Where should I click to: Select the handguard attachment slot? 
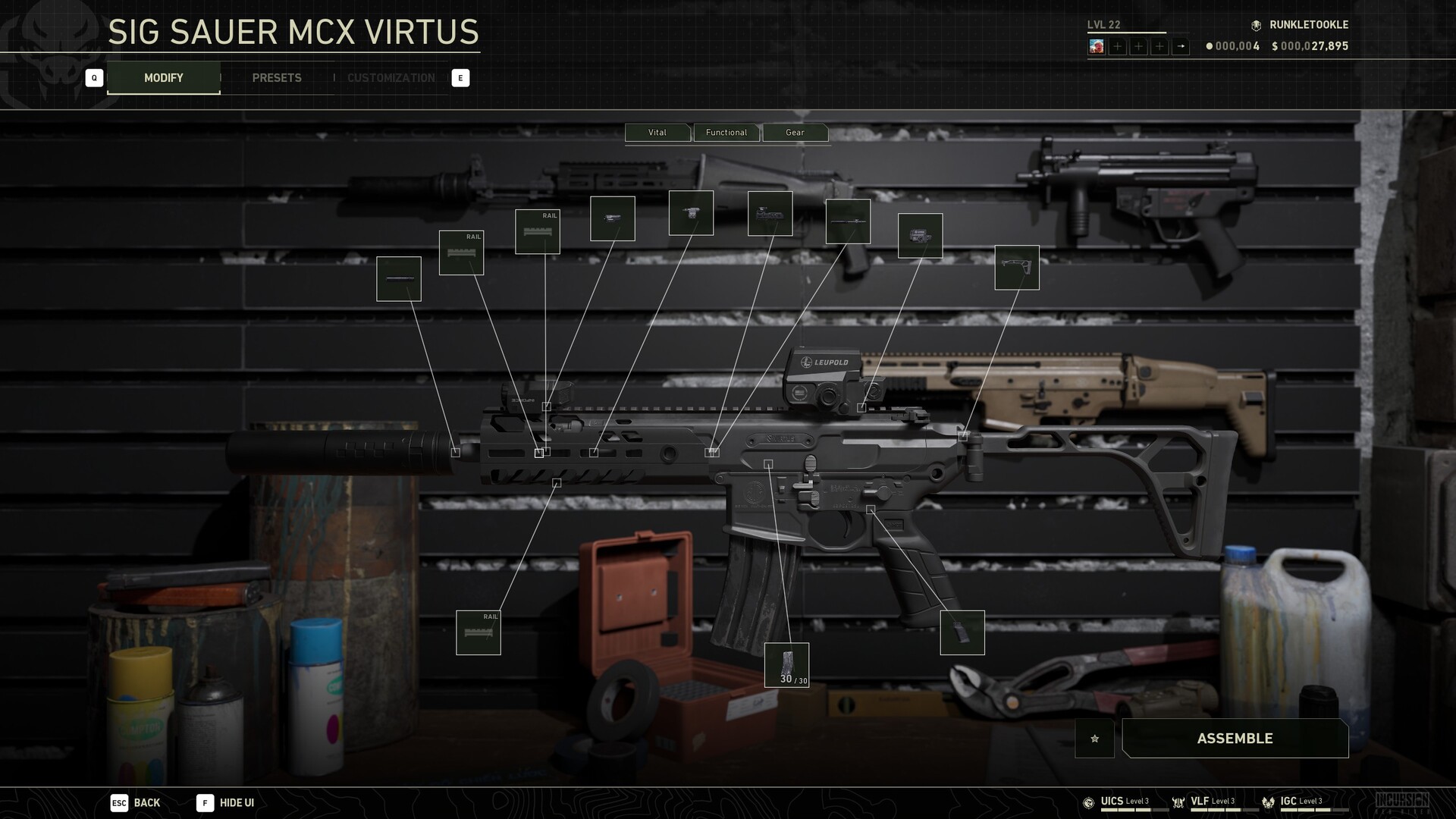770,214
